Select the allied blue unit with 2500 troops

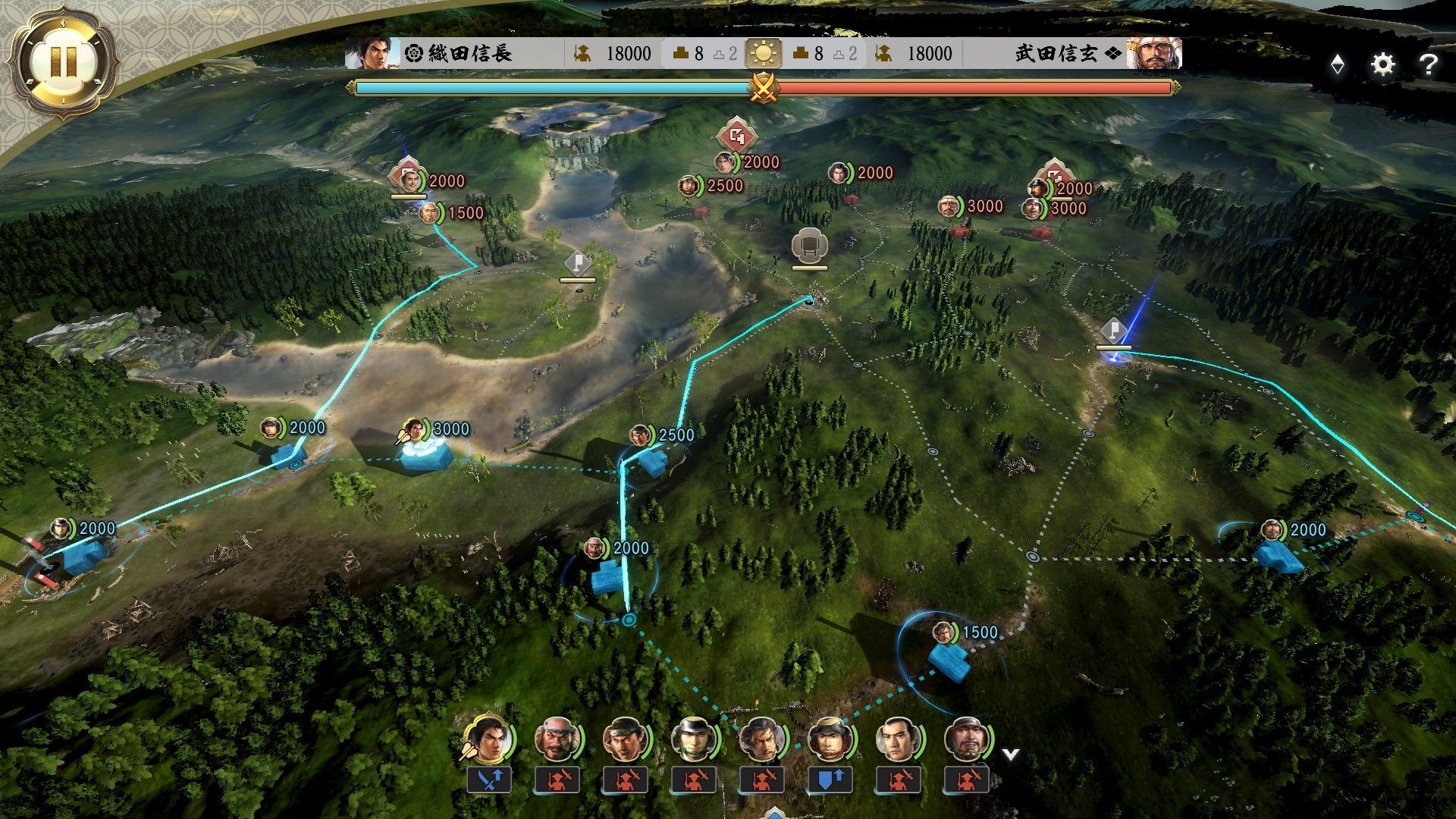651,459
